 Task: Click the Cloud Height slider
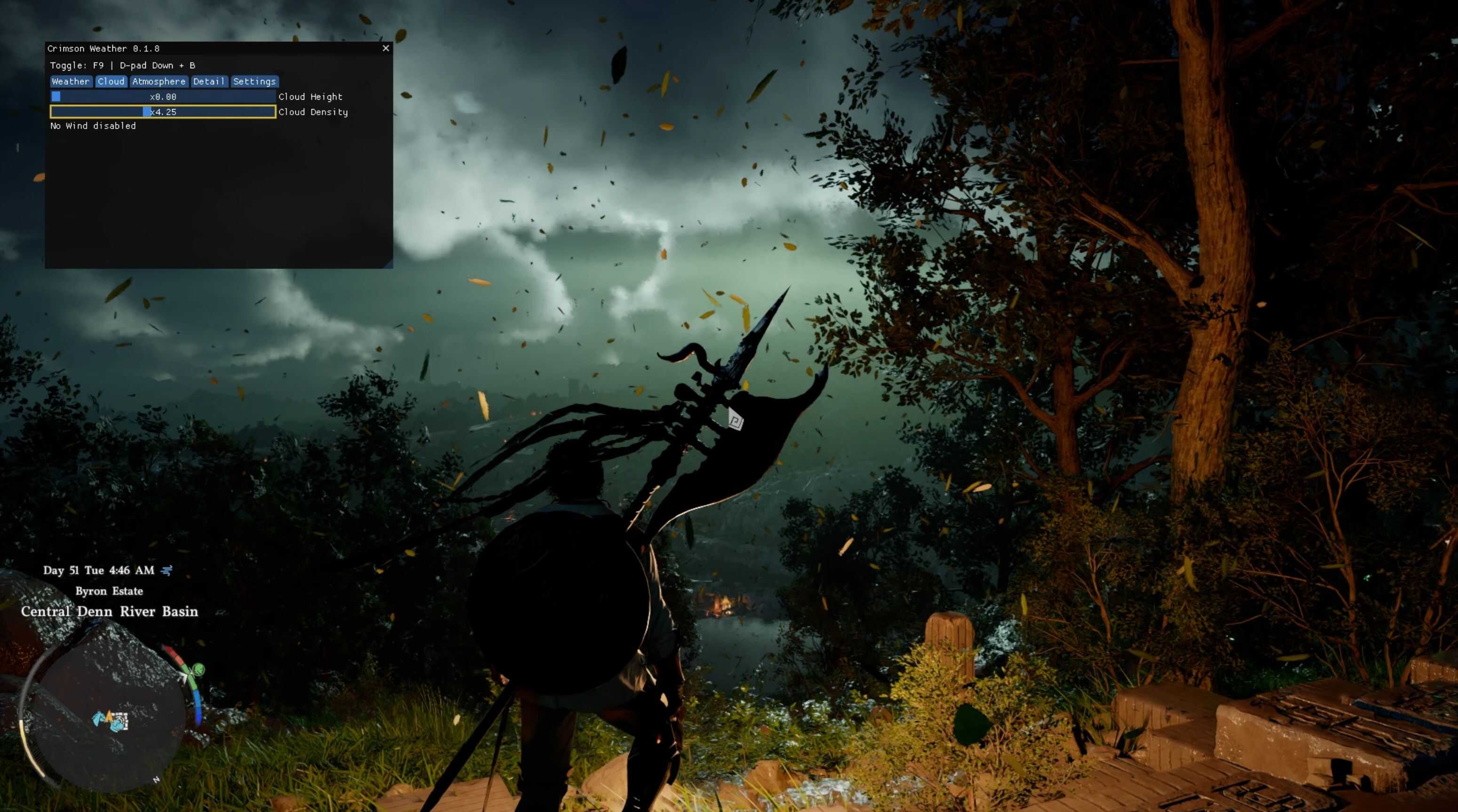click(163, 97)
